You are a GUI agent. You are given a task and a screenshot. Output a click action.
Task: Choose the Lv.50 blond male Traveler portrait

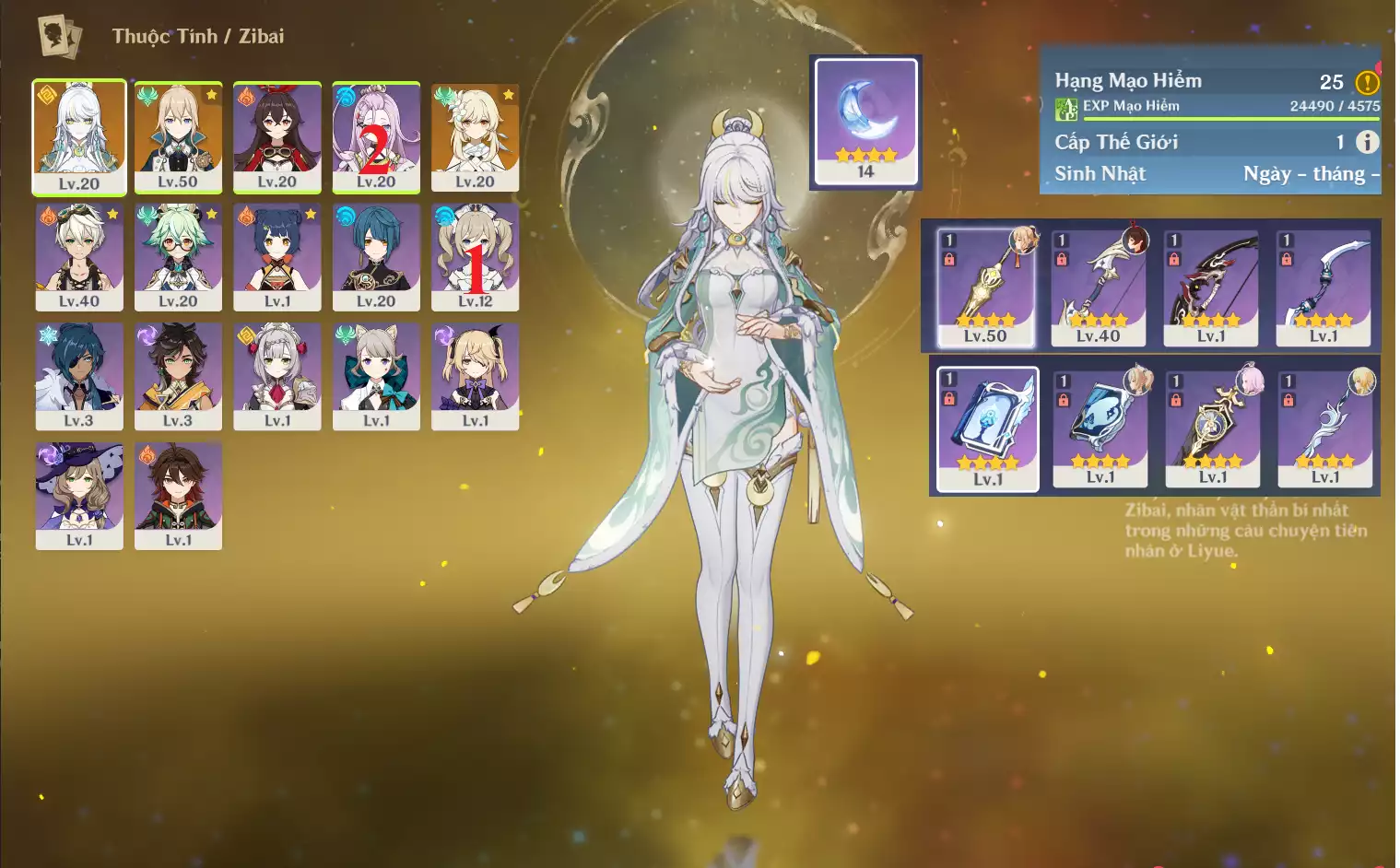pos(178,136)
